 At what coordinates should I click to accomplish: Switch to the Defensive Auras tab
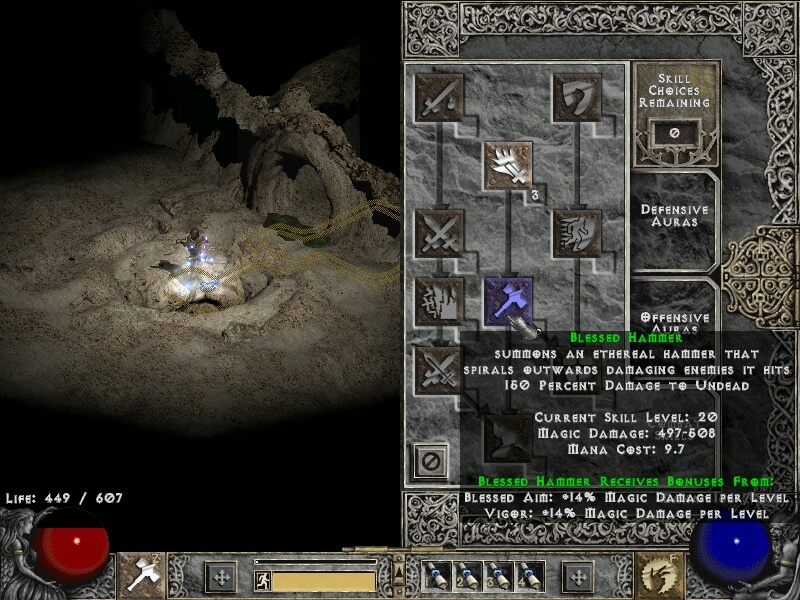675,216
